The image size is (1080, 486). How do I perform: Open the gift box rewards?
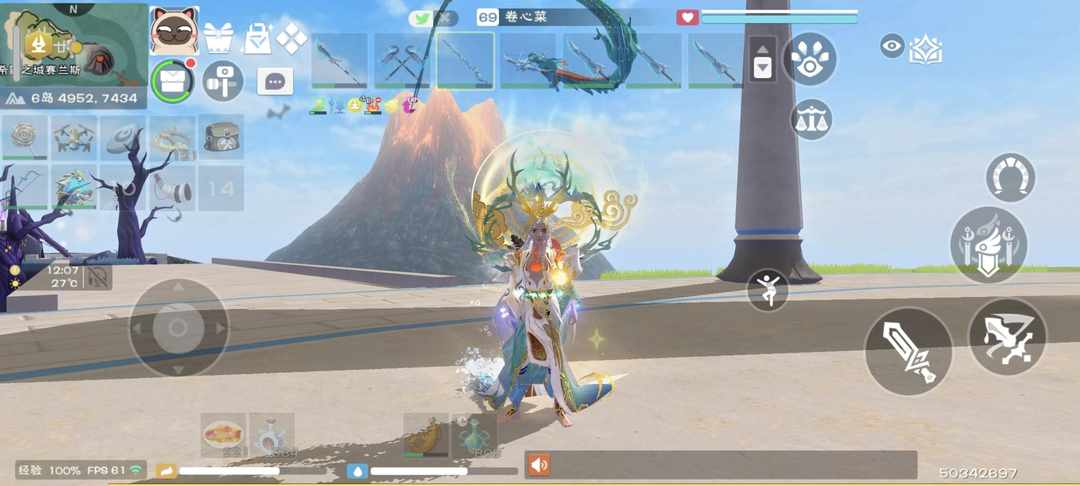point(218,38)
